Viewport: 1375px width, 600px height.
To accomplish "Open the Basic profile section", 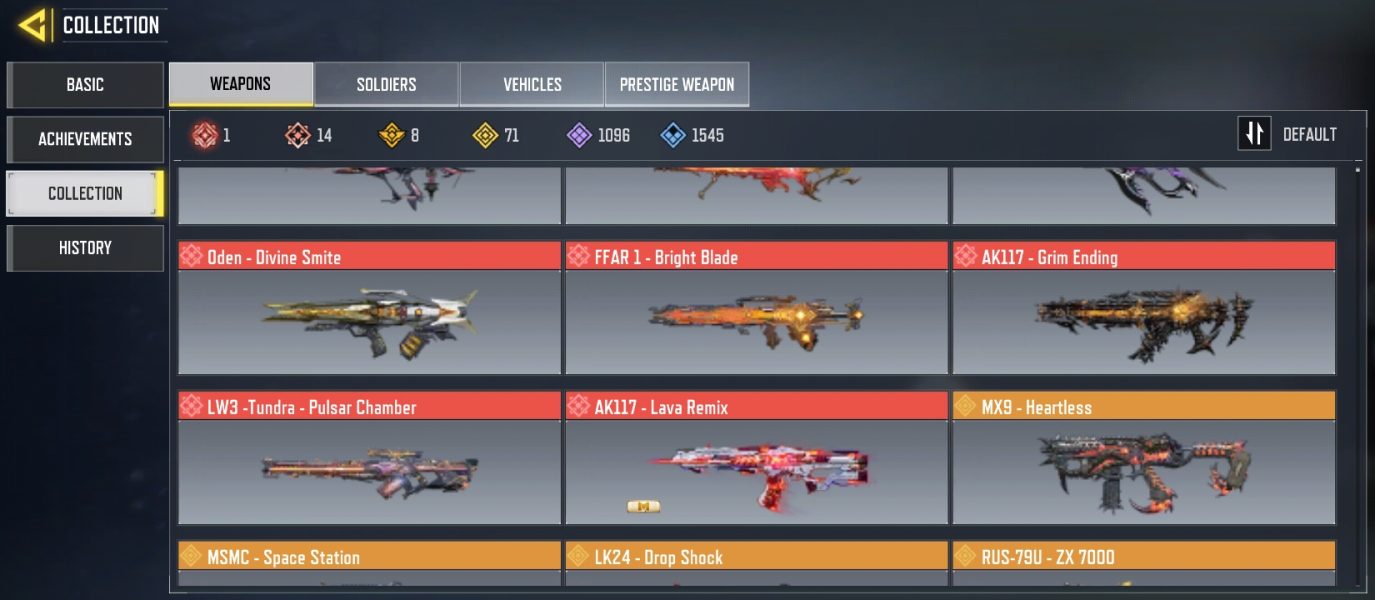I will [85, 85].
